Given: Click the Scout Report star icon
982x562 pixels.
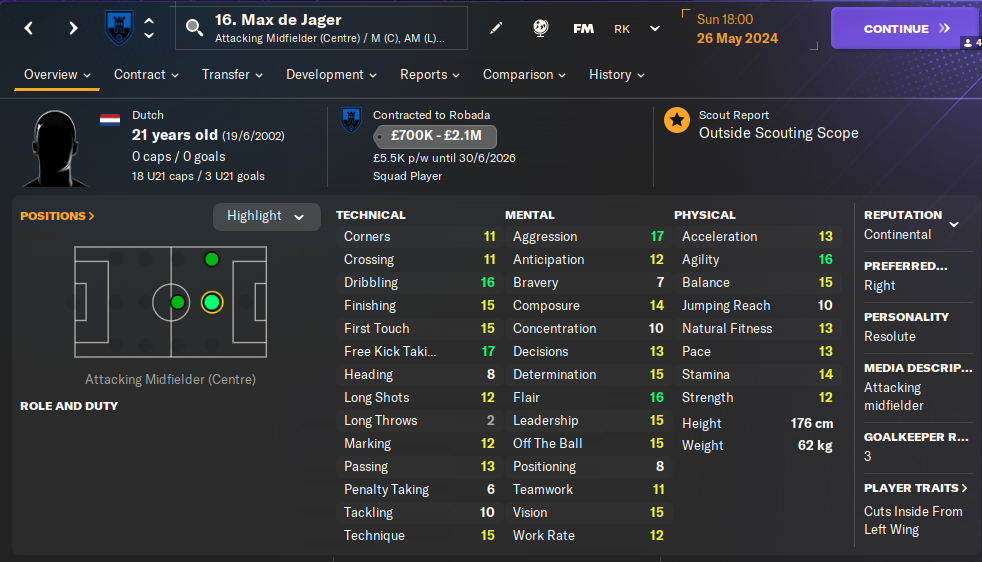Looking at the screenshot, I should click(677, 121).
